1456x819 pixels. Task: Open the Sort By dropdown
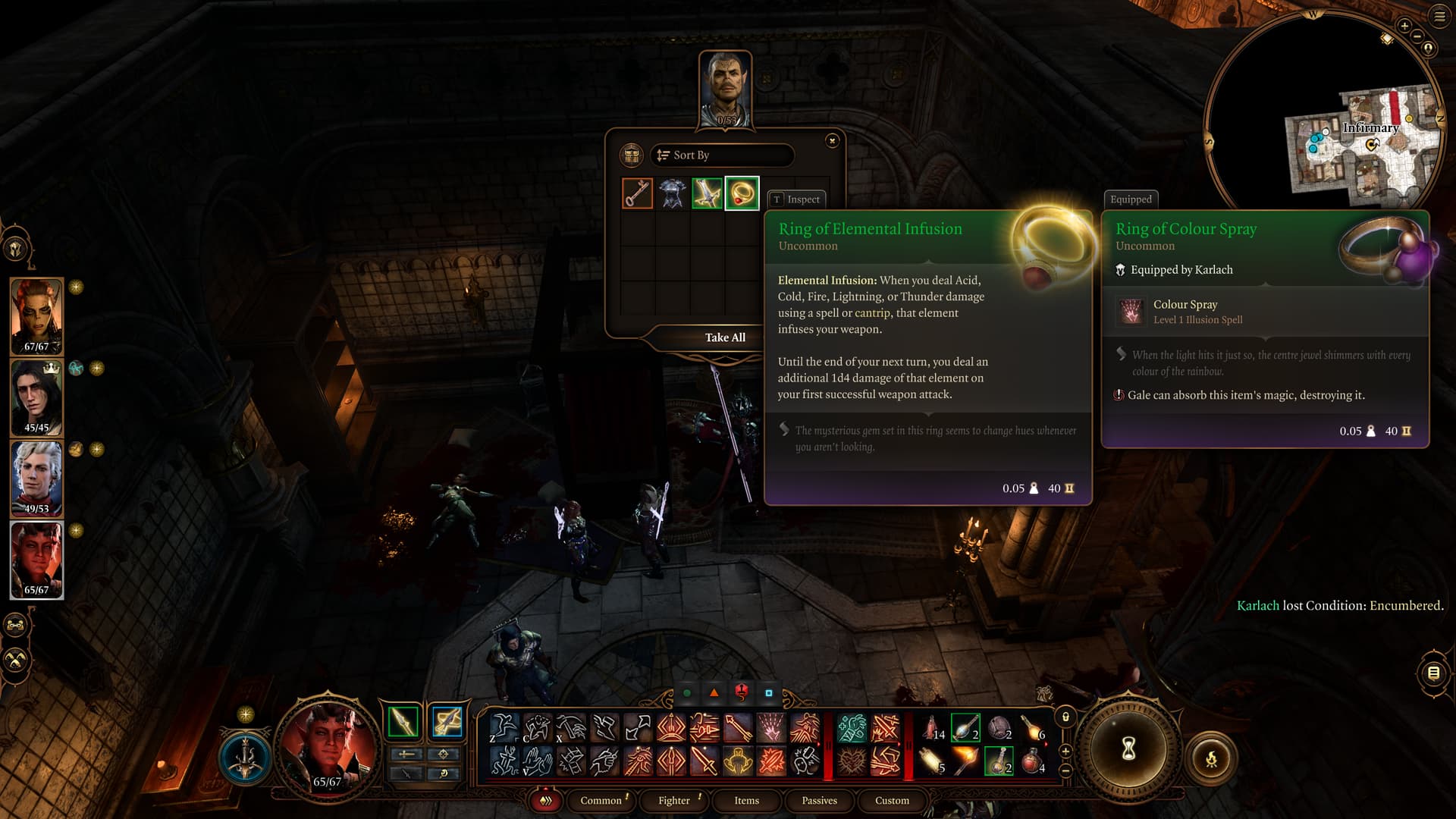pyautogui.click(x=721, y=155)
